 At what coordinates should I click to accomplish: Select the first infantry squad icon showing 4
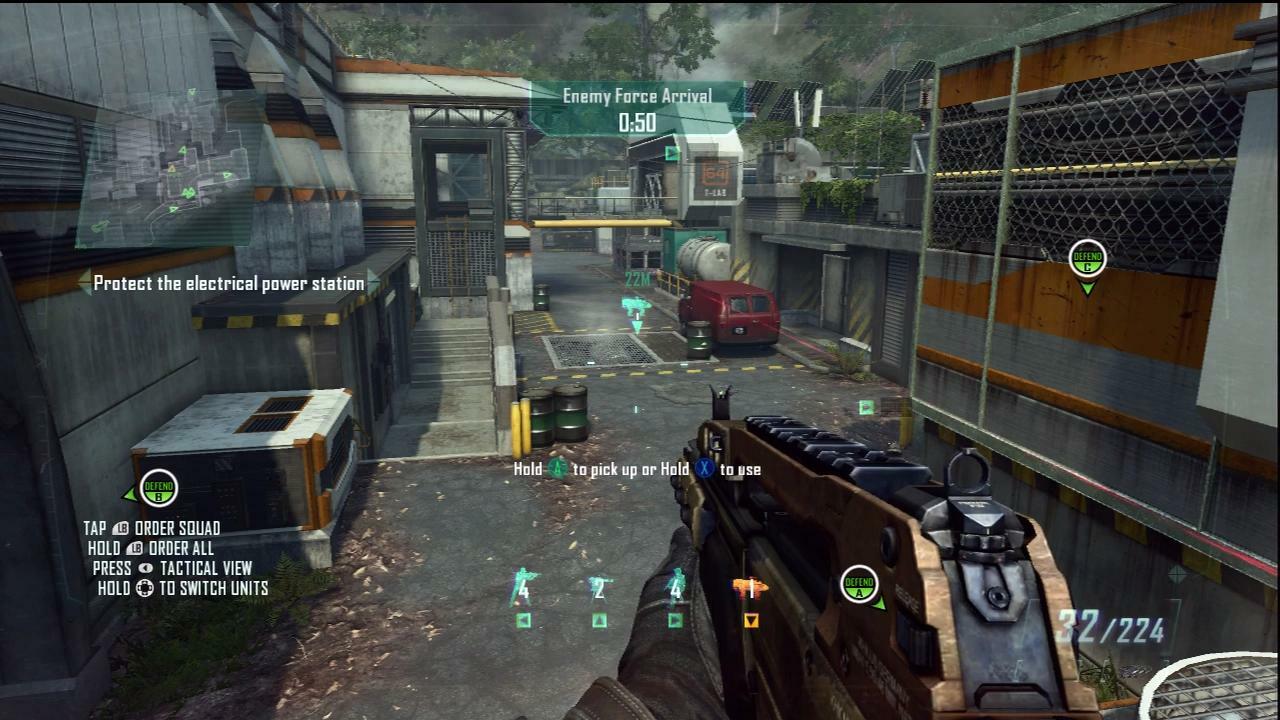[x=521, y=584]
